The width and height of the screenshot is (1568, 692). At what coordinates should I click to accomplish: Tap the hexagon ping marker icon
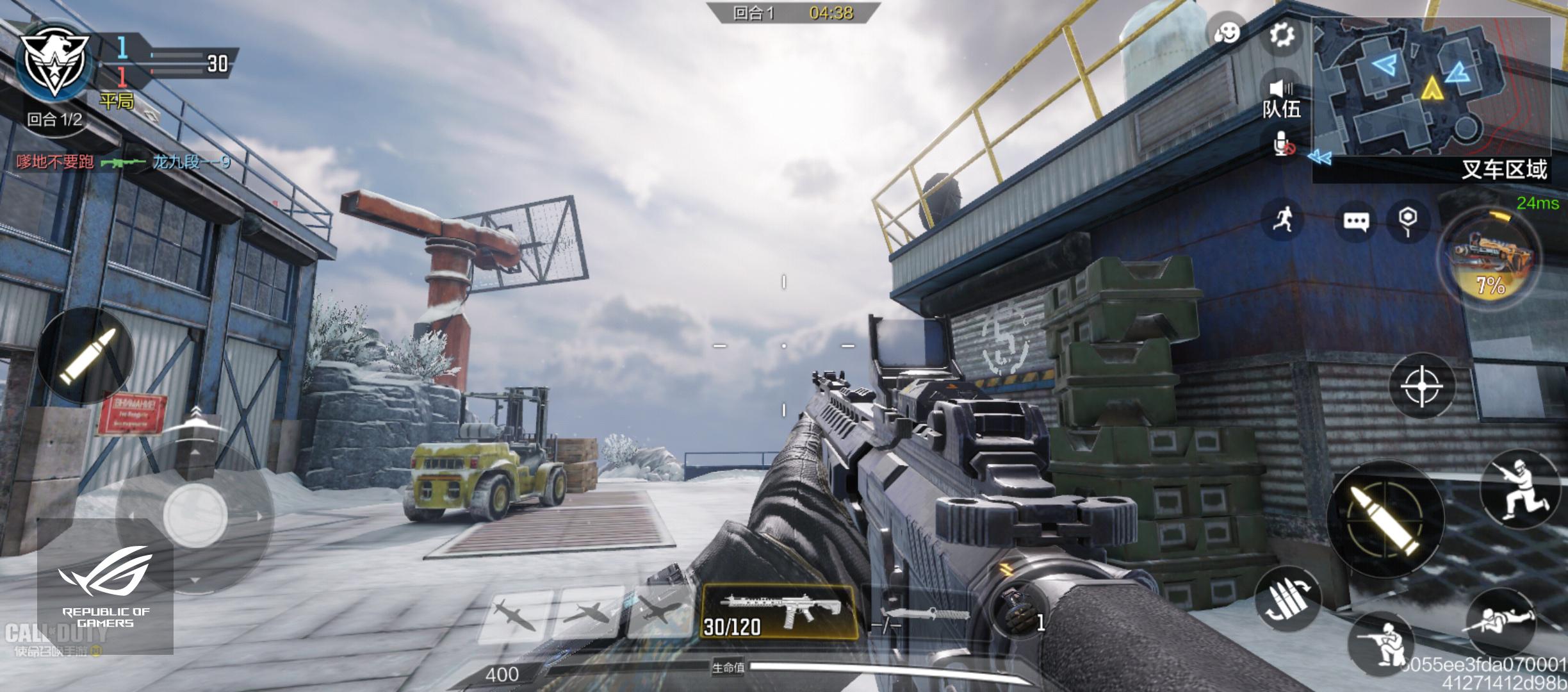1407,220
